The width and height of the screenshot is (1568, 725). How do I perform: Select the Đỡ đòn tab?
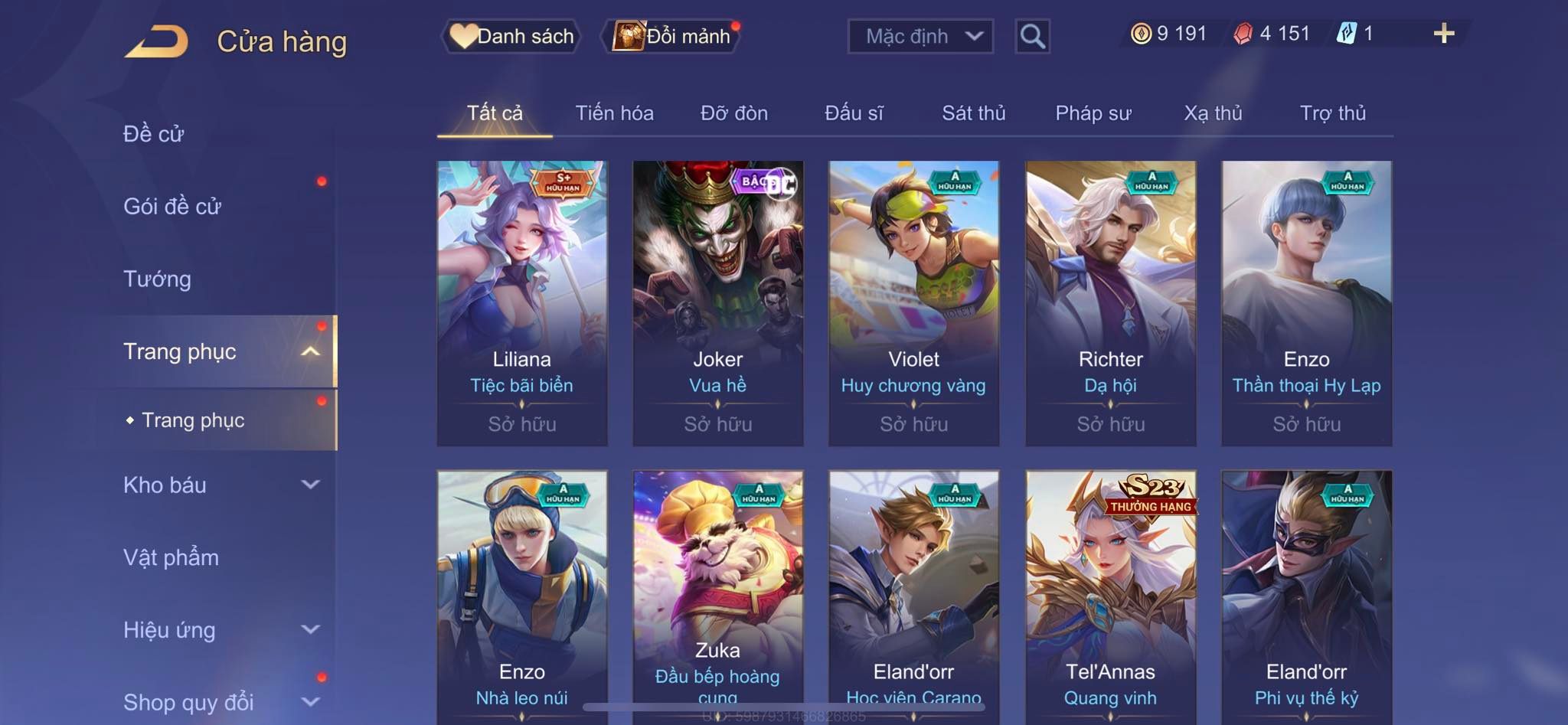pos(733,113)
